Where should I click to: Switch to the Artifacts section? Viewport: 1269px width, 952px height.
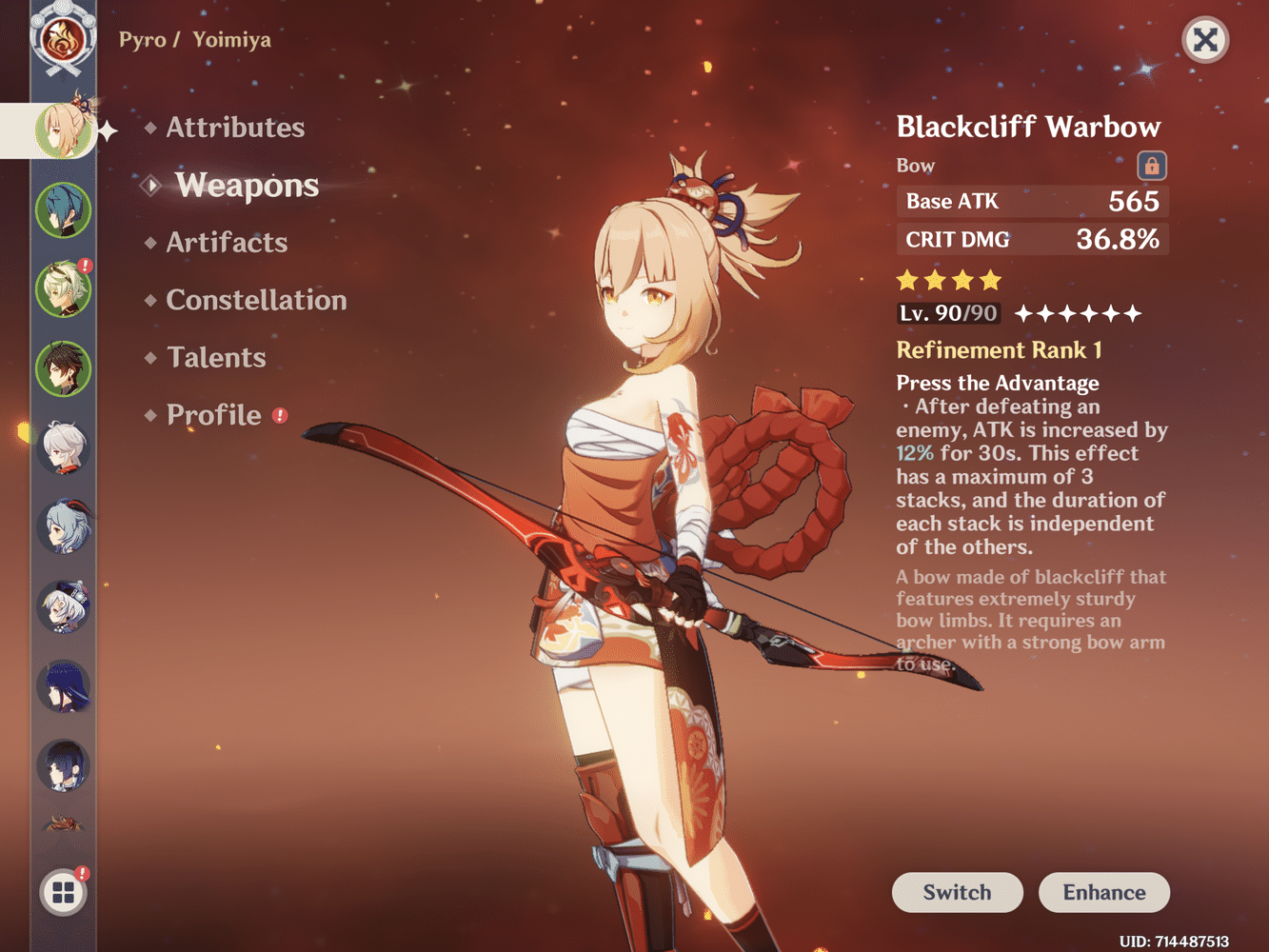pyautogui.click(x=226, y=243)
